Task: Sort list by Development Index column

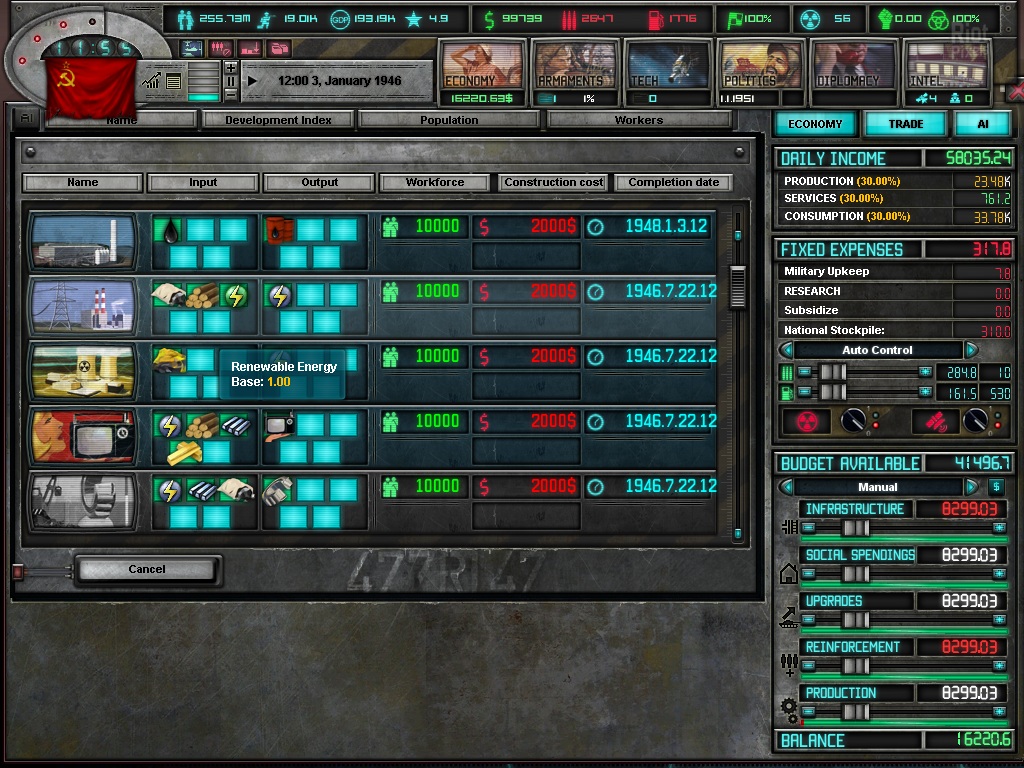Action: click(x=278, y=120)
